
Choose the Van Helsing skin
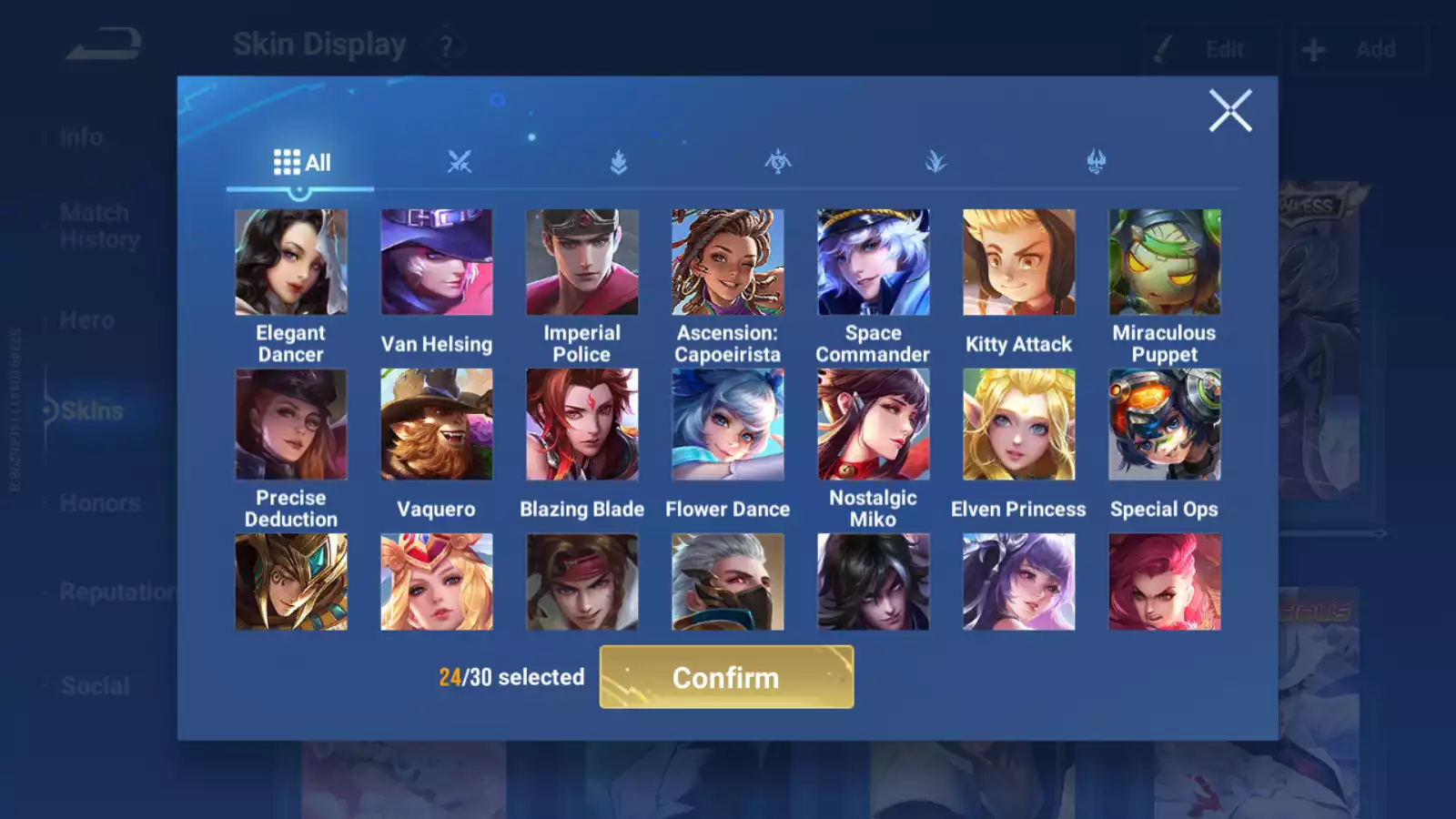tap(437, 263)
